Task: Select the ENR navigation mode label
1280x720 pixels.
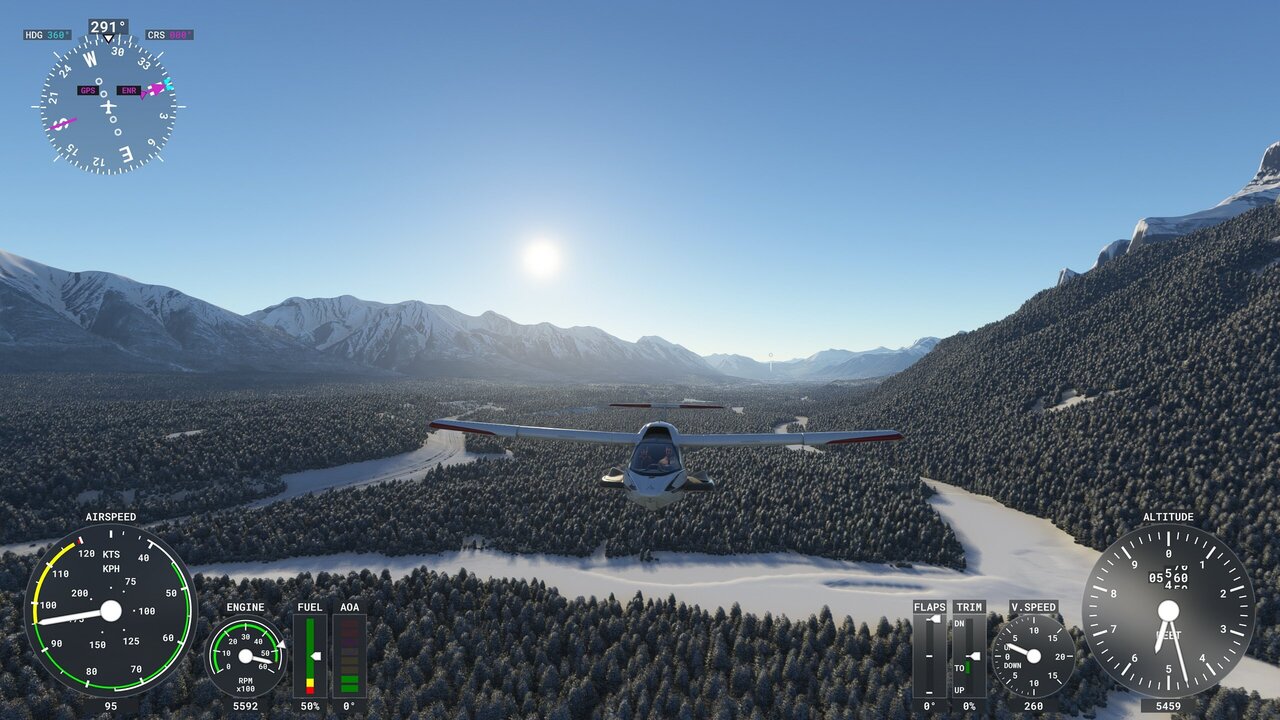Action: point(130,90)
